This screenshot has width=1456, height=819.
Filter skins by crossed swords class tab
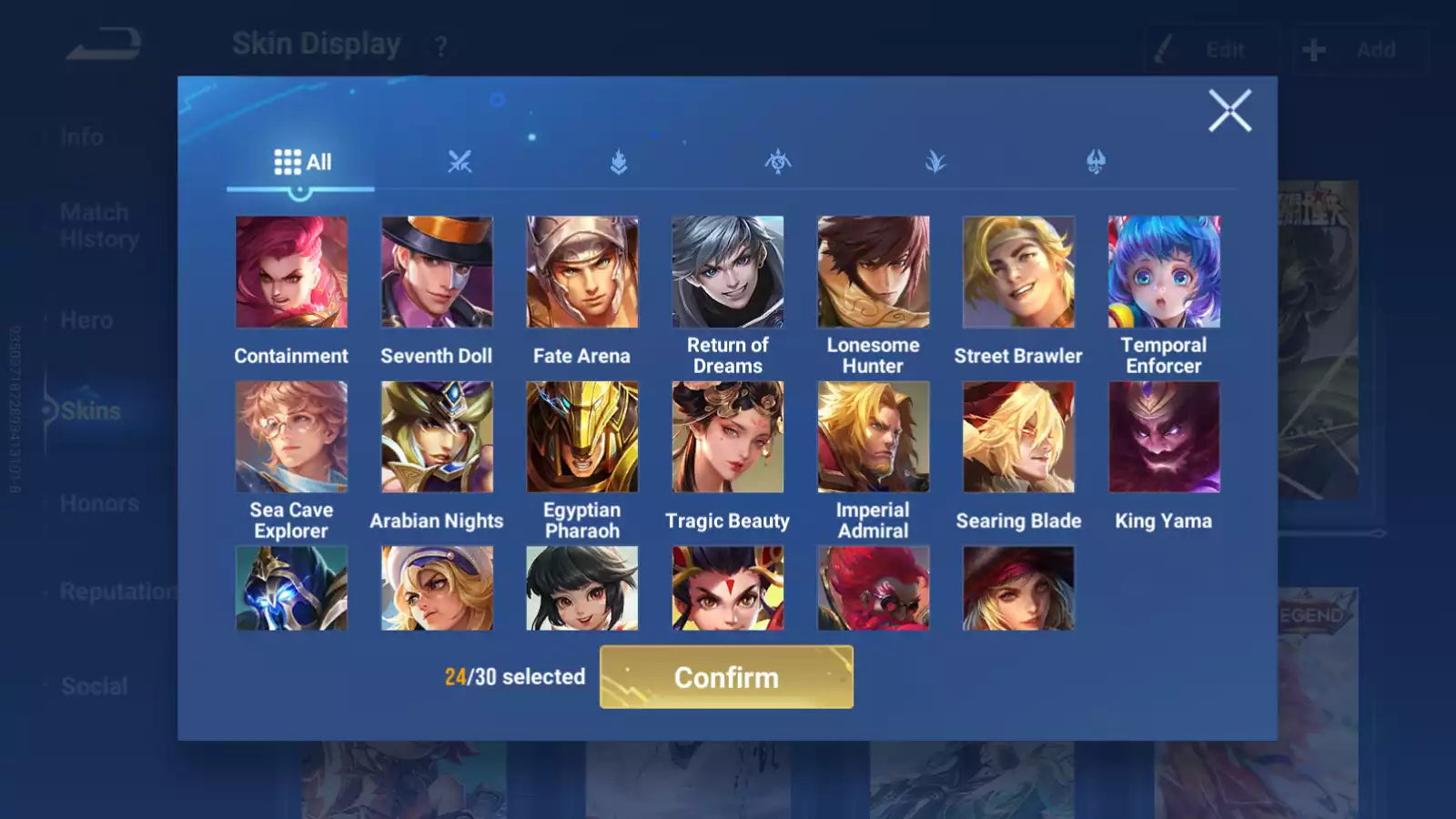(460, 163)
